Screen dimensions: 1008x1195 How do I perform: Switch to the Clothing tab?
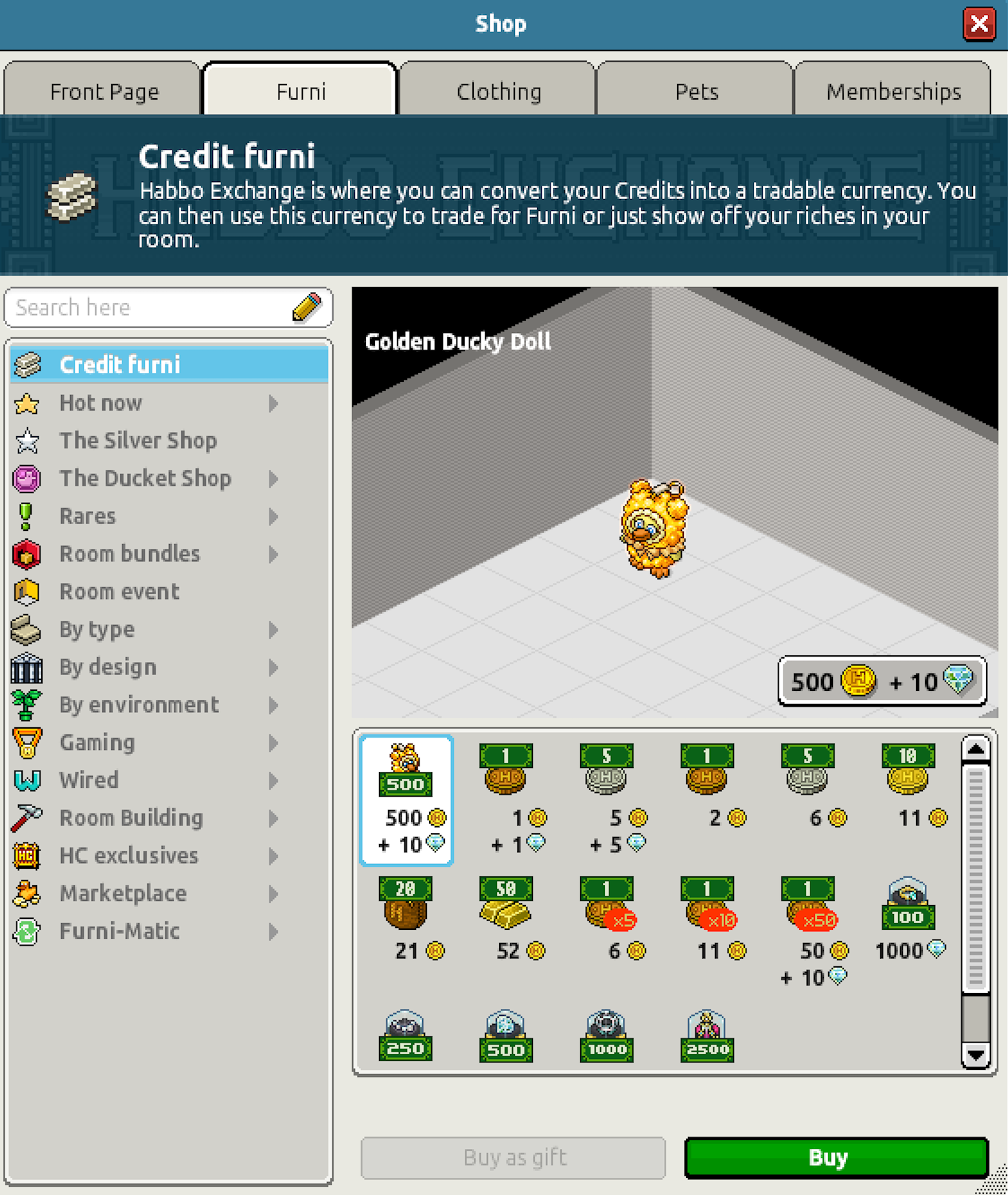[499, 90]
